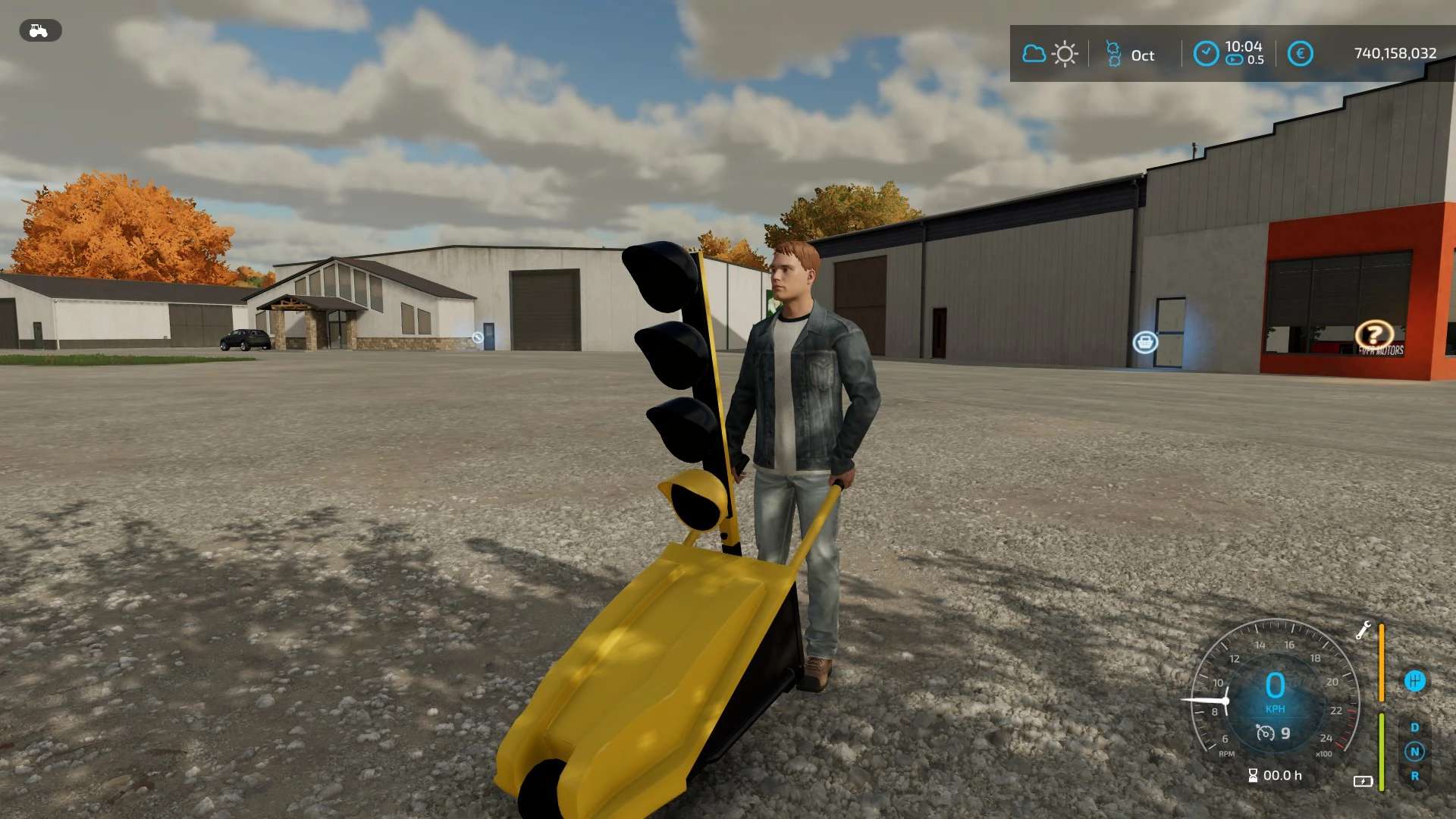Select the blue gearbox icon by the speedometer
Image resolution: width=1456 pixels, height=819 pixels.
click(1414, 680)
